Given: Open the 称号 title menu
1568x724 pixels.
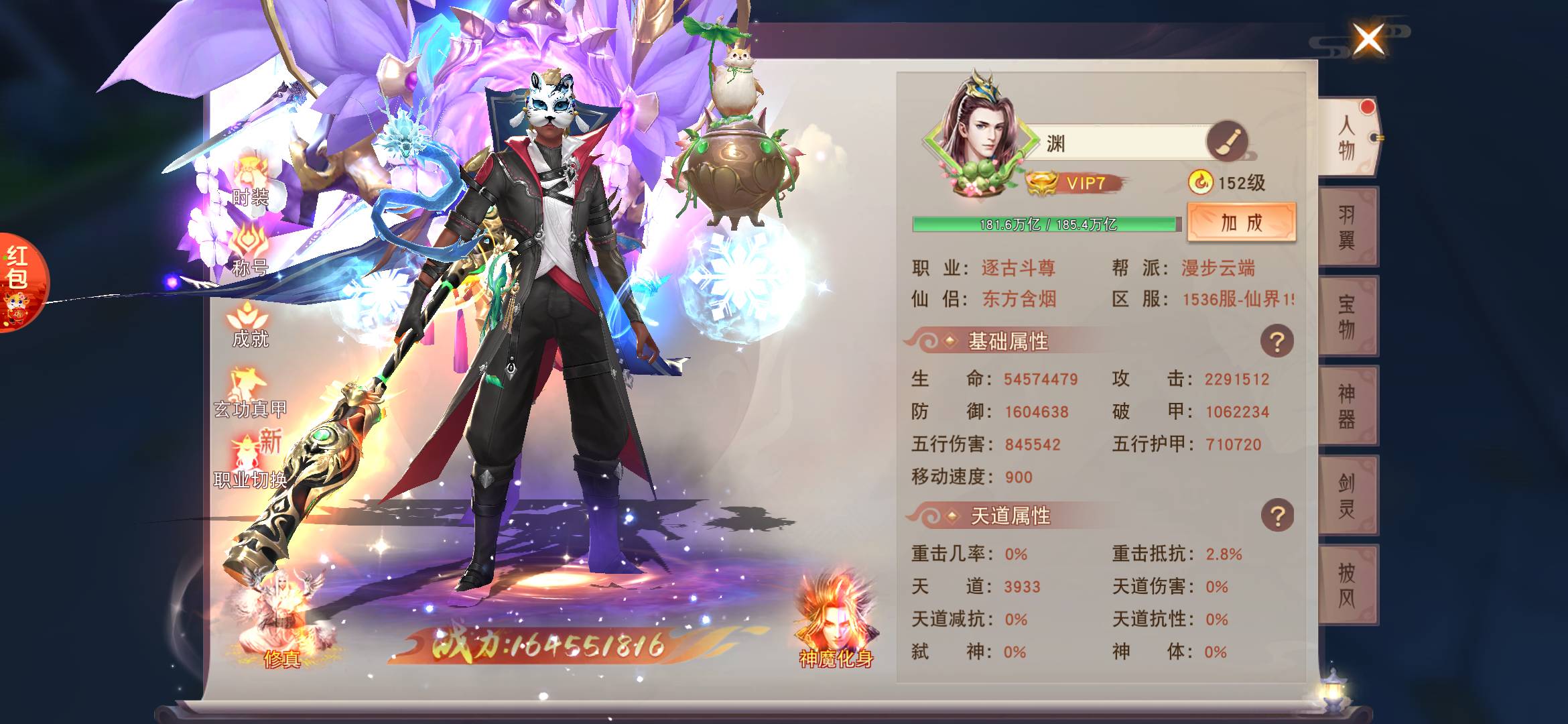Looking at the screenshot, I should coord(250,251).
